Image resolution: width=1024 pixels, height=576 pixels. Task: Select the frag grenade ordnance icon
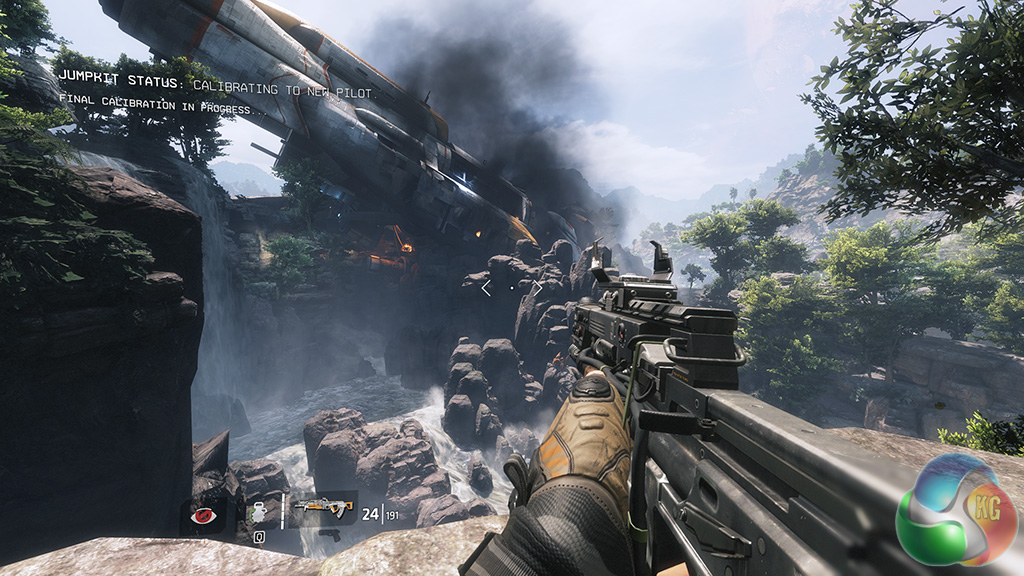pos(259,513)
